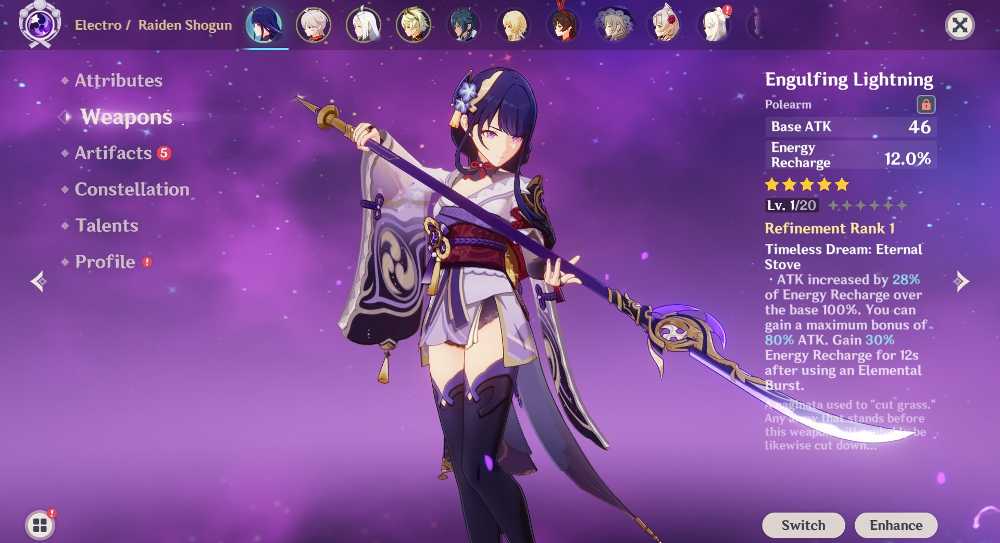Close the character screen
This screenshot has width=1000, height=543.
(959, 25)
